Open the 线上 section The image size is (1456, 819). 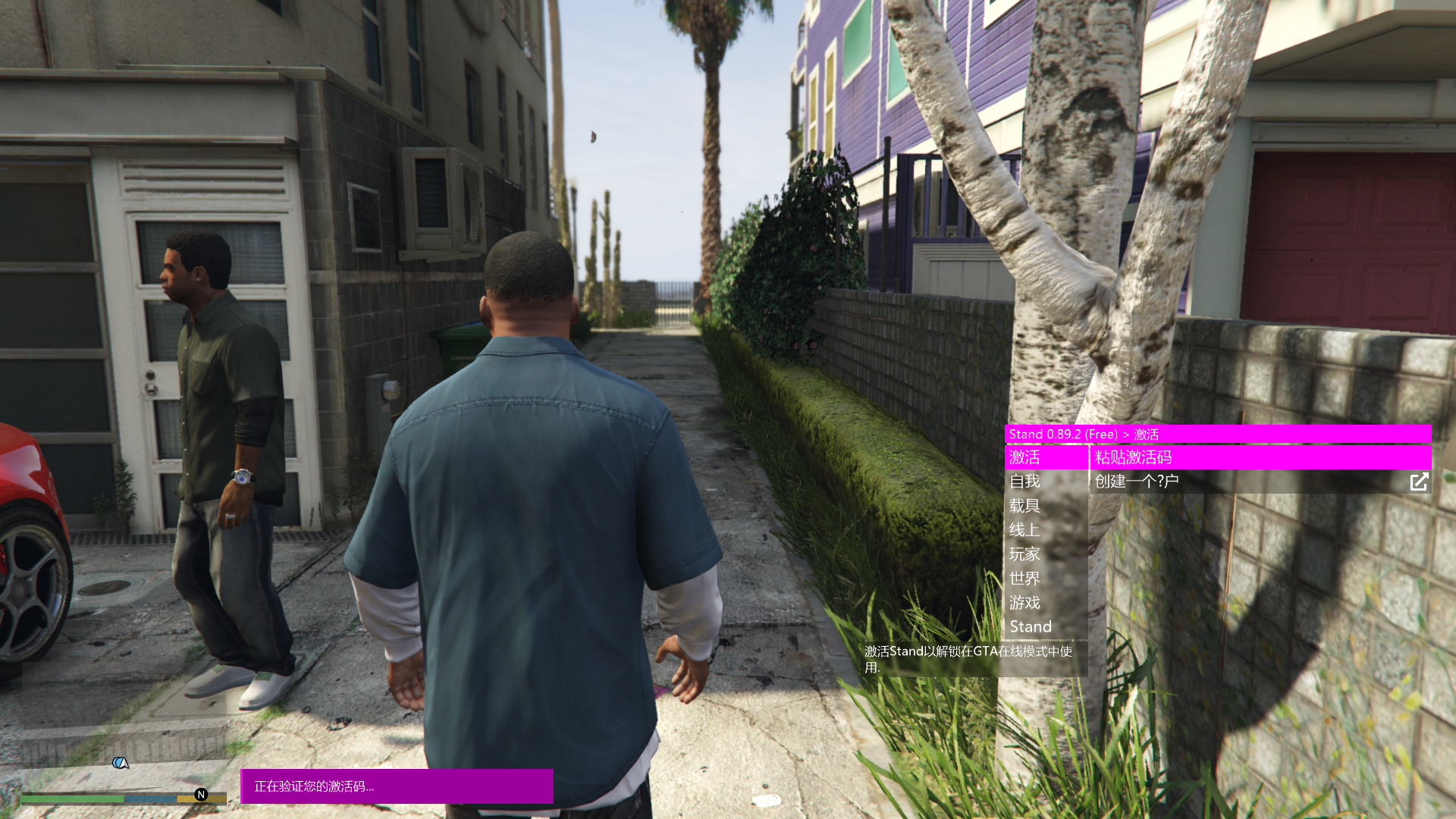click(1046, 530)
